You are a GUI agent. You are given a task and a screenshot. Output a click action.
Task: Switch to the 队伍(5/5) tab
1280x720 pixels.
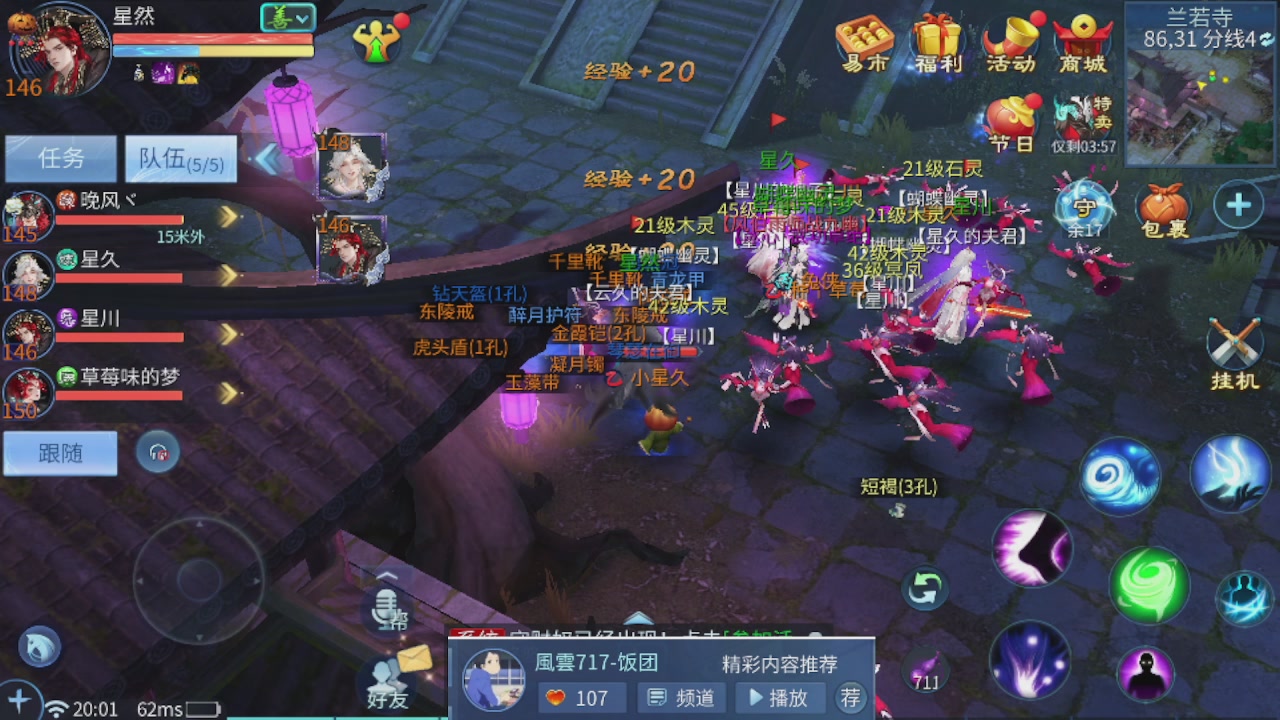[180, 159]
